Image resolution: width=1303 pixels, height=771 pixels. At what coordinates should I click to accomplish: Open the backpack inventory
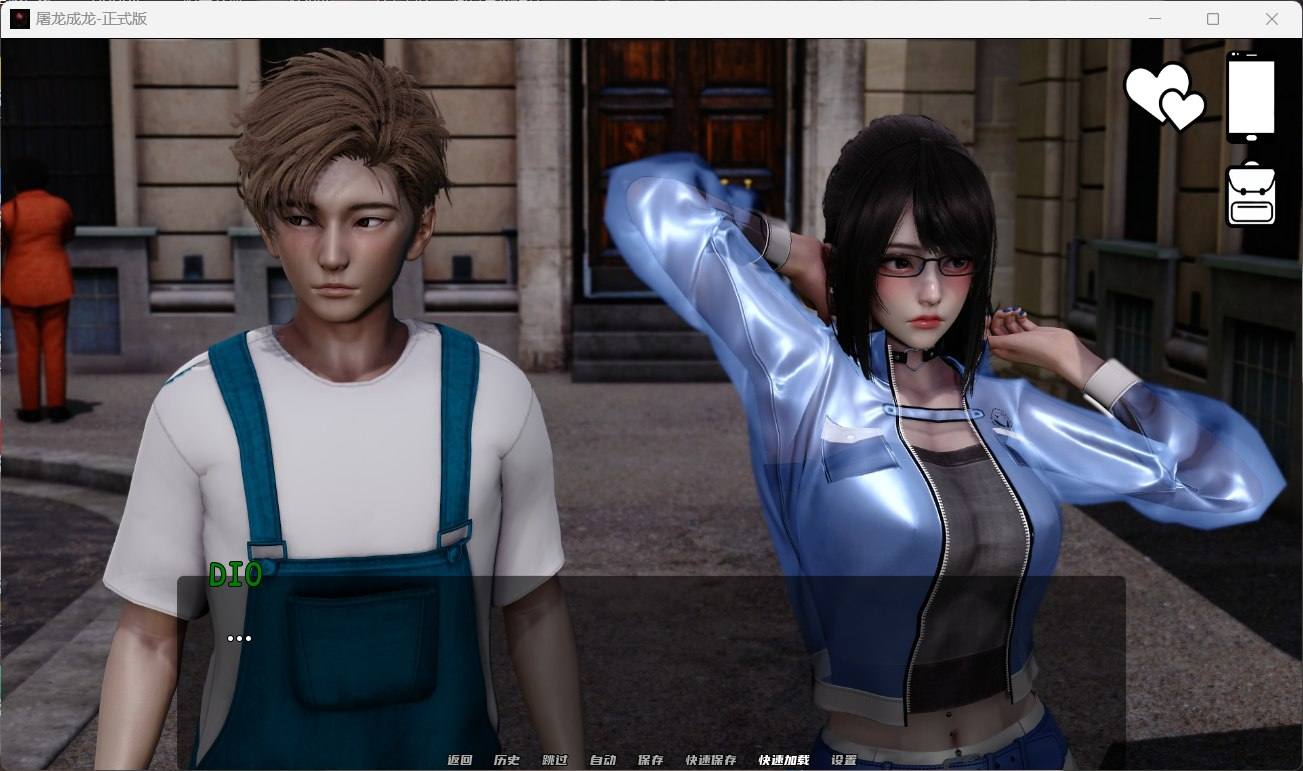coord(1251,191)
